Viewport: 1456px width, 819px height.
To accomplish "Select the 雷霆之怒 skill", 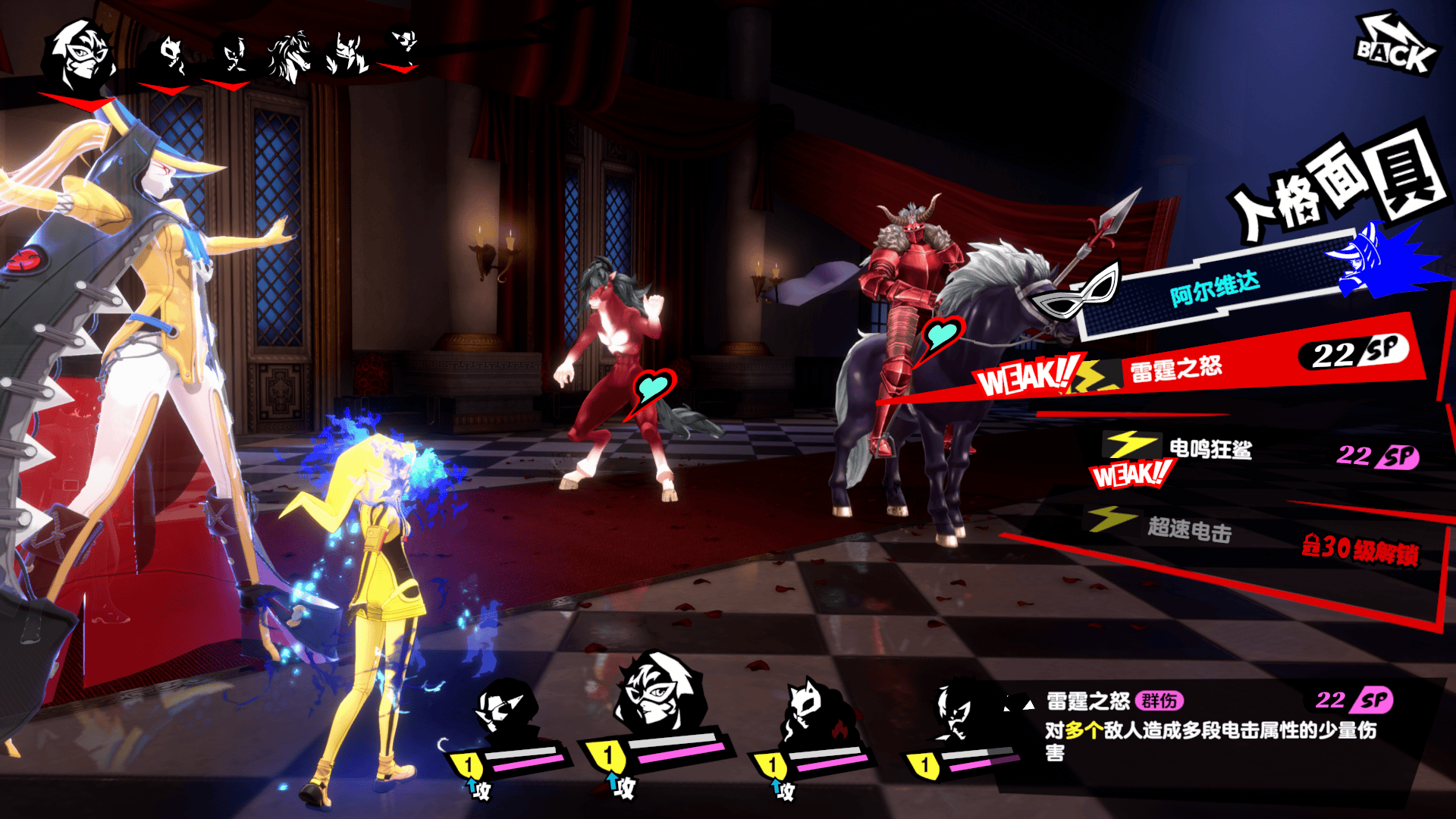I will [1175, 369].
